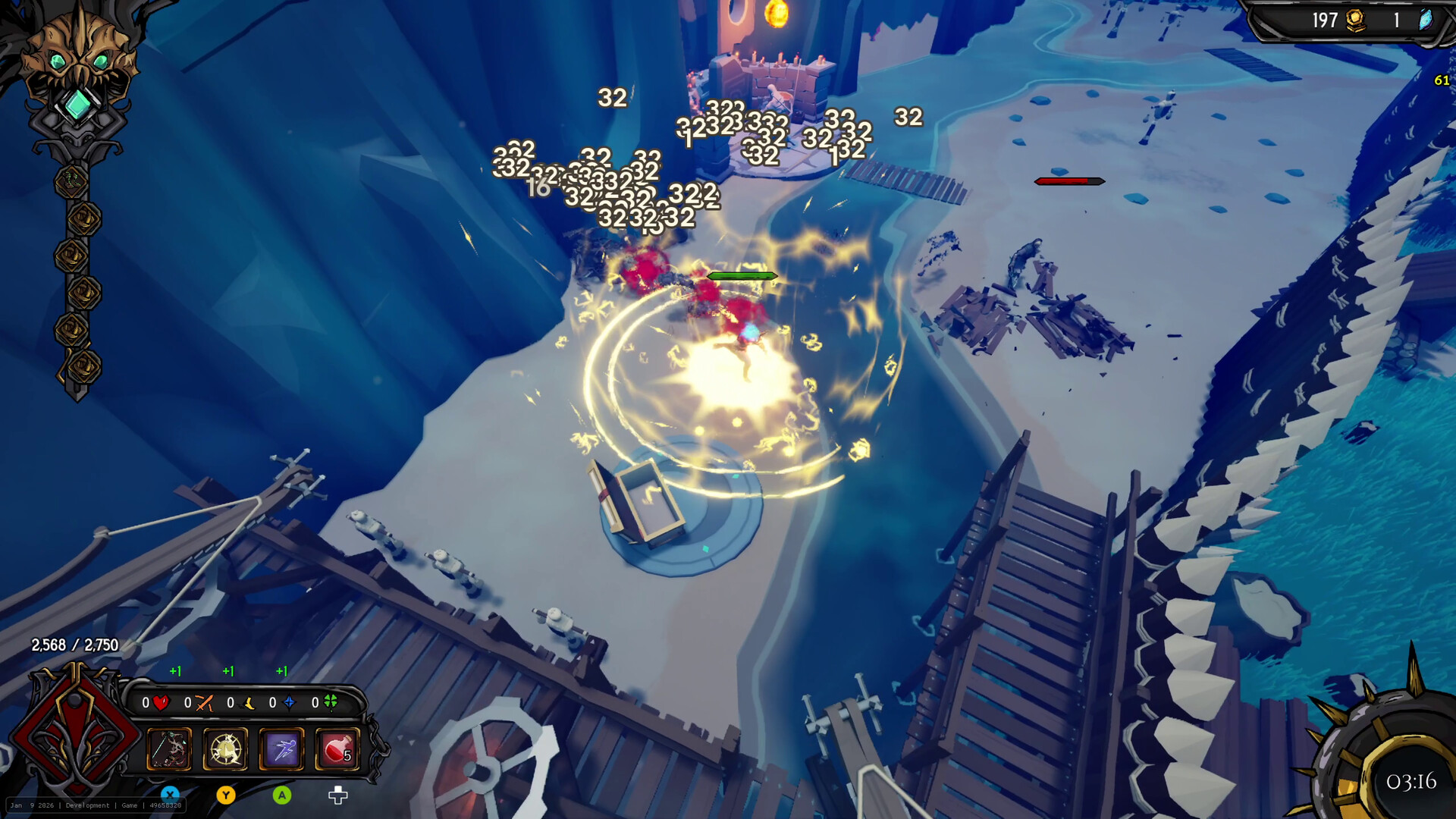The image size is (1456, 819).
Task: Toggle the yellow Y controller button prompt
Action: 225,795
